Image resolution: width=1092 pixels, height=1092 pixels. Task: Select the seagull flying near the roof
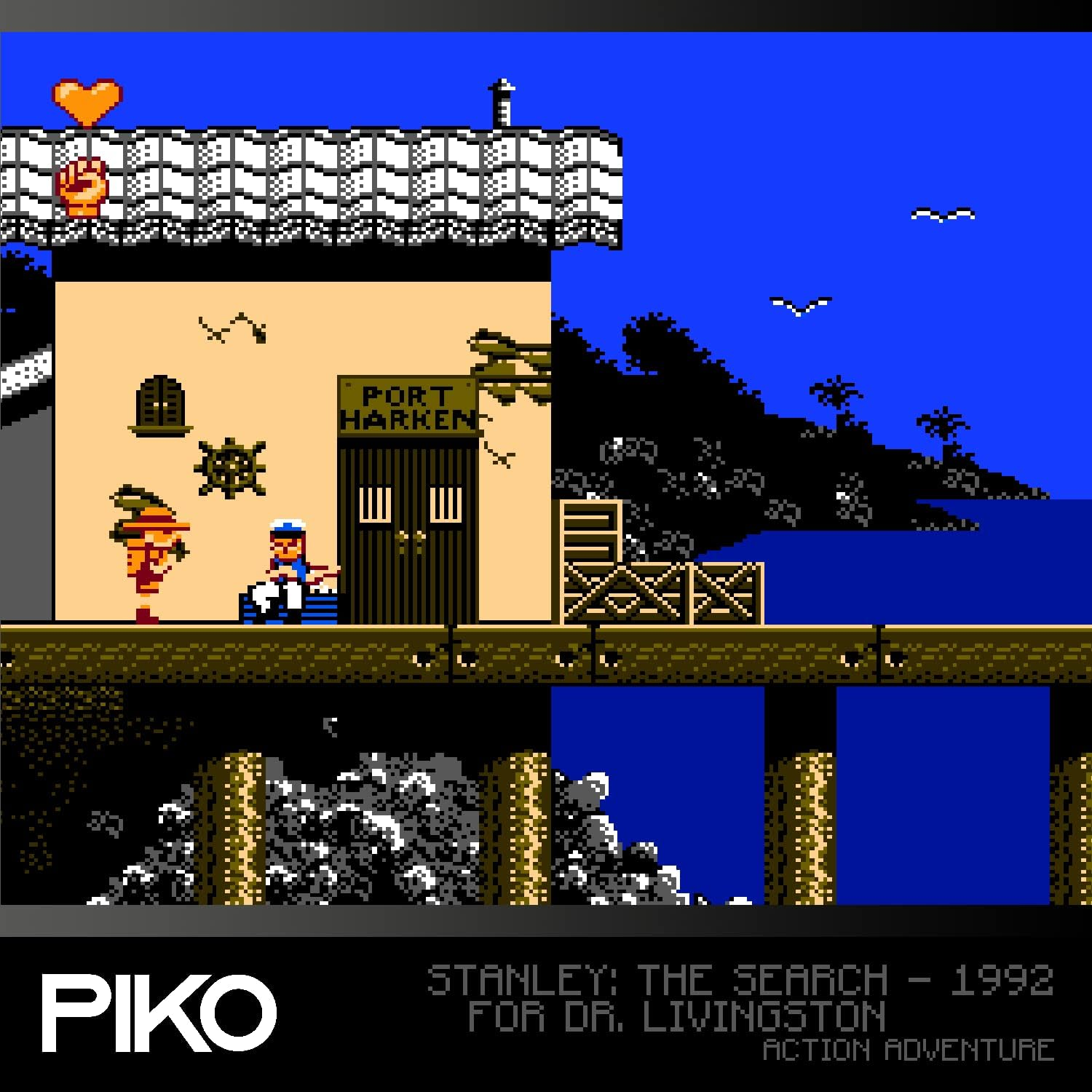(x=941, y=212)
